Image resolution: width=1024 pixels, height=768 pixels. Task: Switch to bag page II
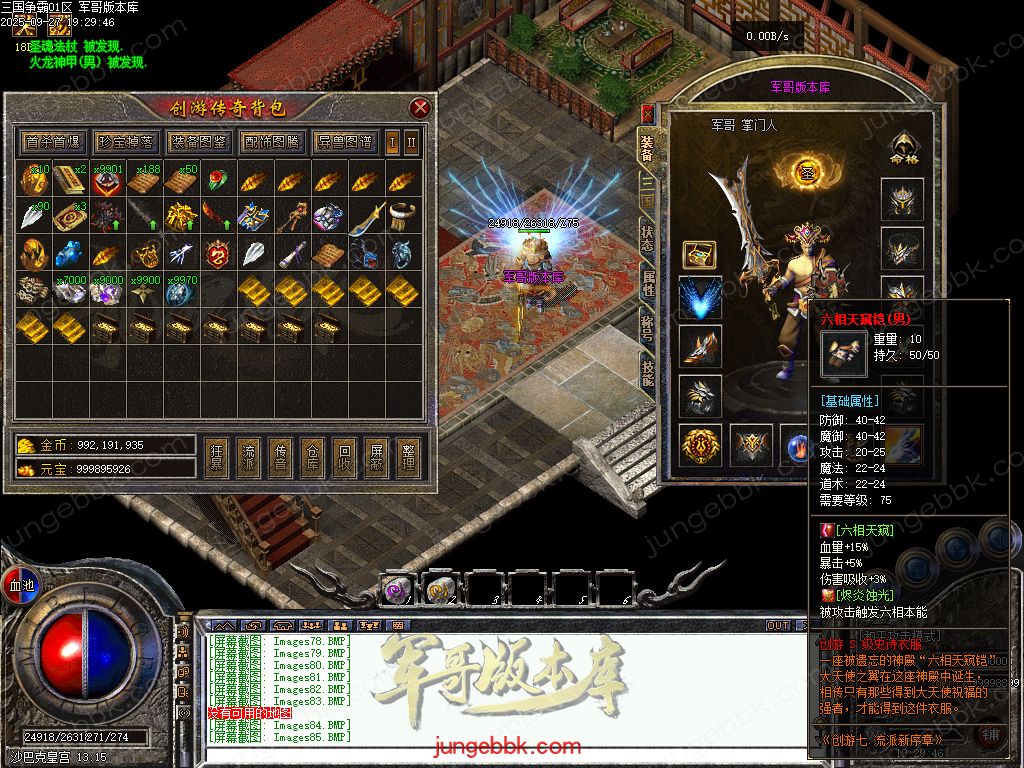coord(411,142)
